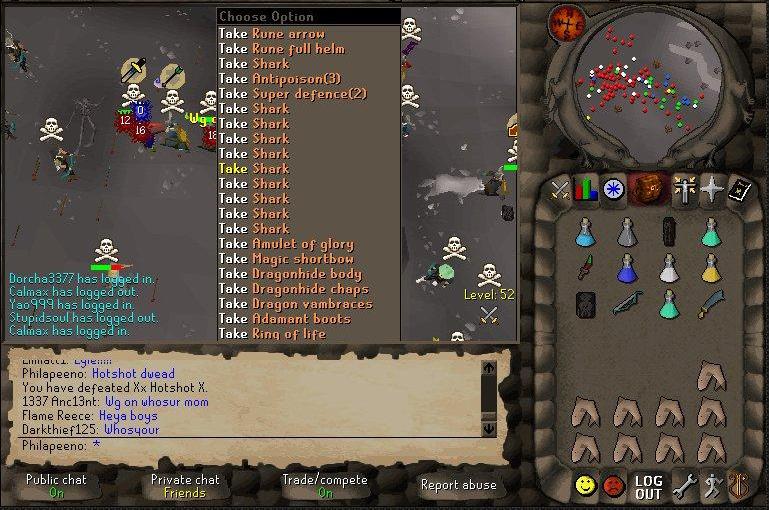Select the scimitar in the inventory
769x510 pixels.
point(711,303)
